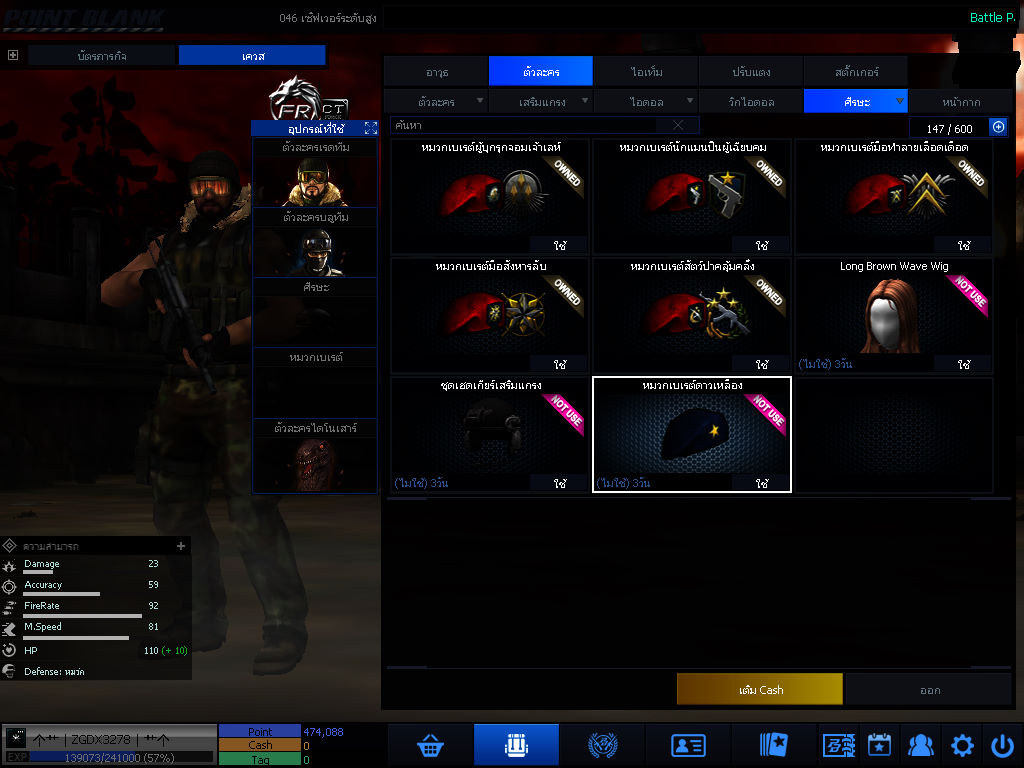Select the blue beret with yellow star

point(691,435)
